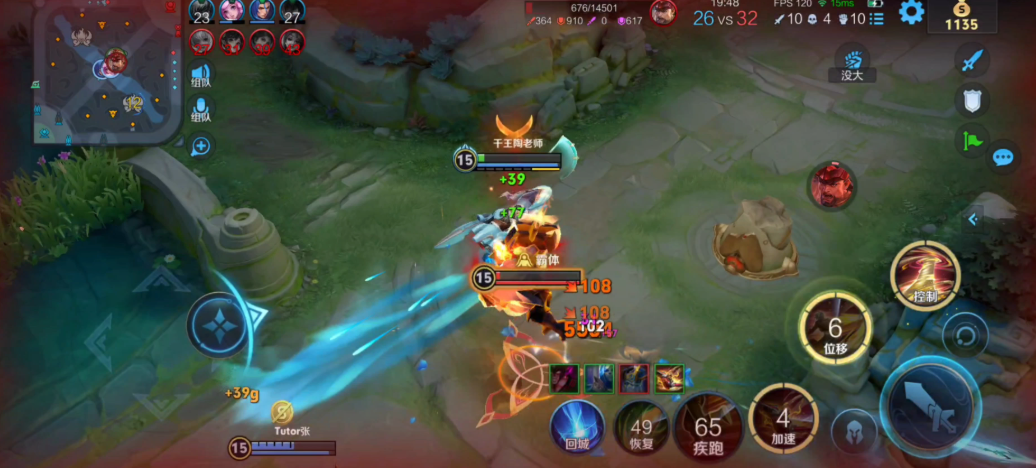The width and height of the screenshot is (1036, 468).
Task: Target enemy heroes with the helmet button
Action: pyautogui.click(x=854, y=433)
